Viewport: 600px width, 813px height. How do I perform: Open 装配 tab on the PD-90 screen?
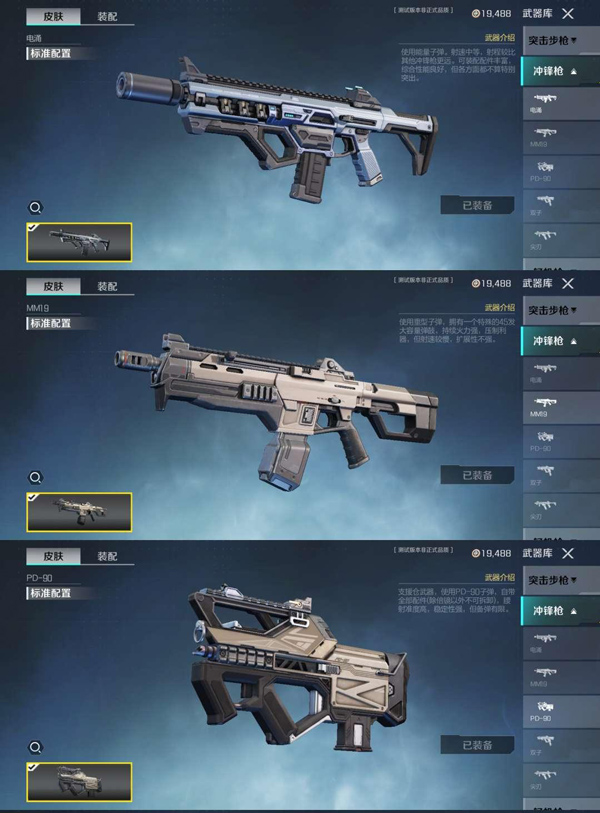click(107, 556)
